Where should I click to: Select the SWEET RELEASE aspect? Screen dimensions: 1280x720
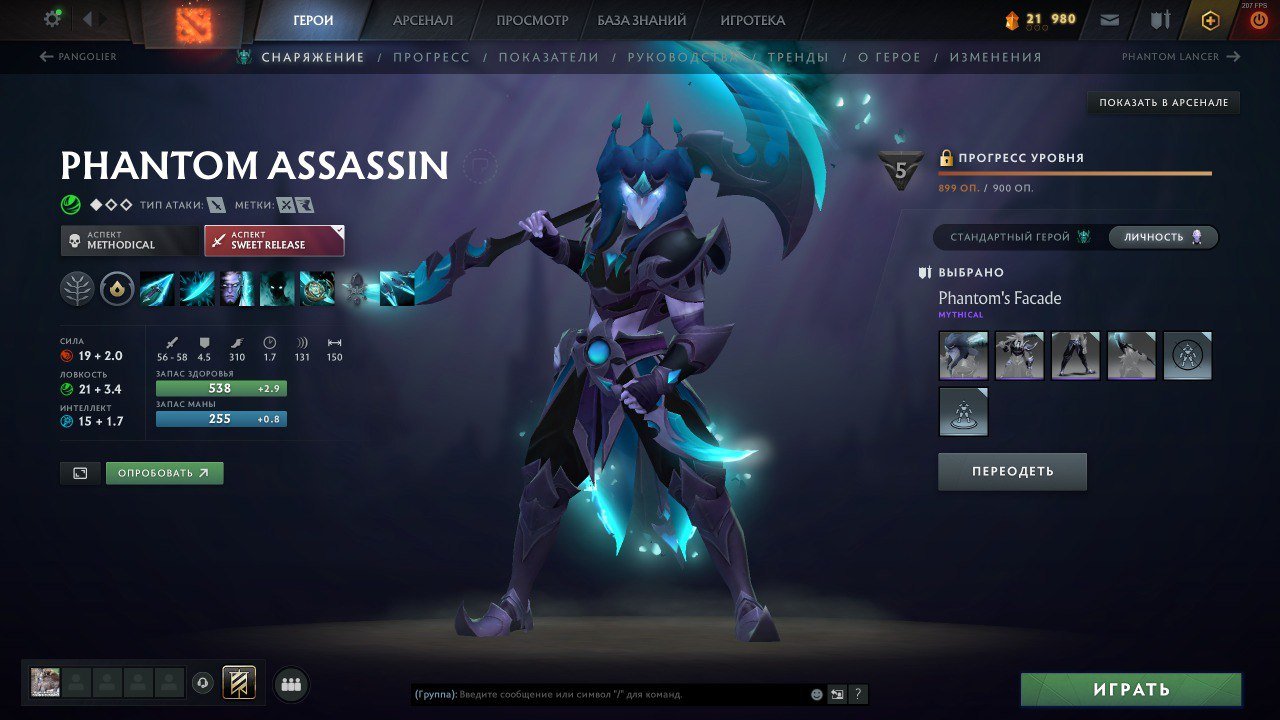click(x=274, y=240)
